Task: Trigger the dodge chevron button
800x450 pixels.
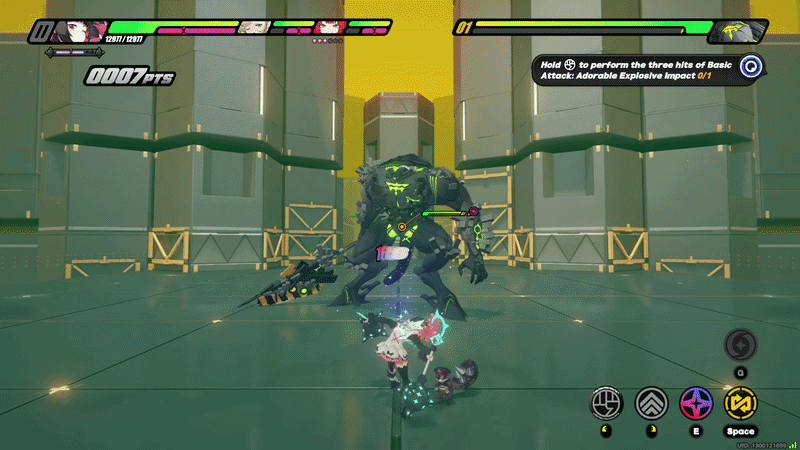Action: 652,402
